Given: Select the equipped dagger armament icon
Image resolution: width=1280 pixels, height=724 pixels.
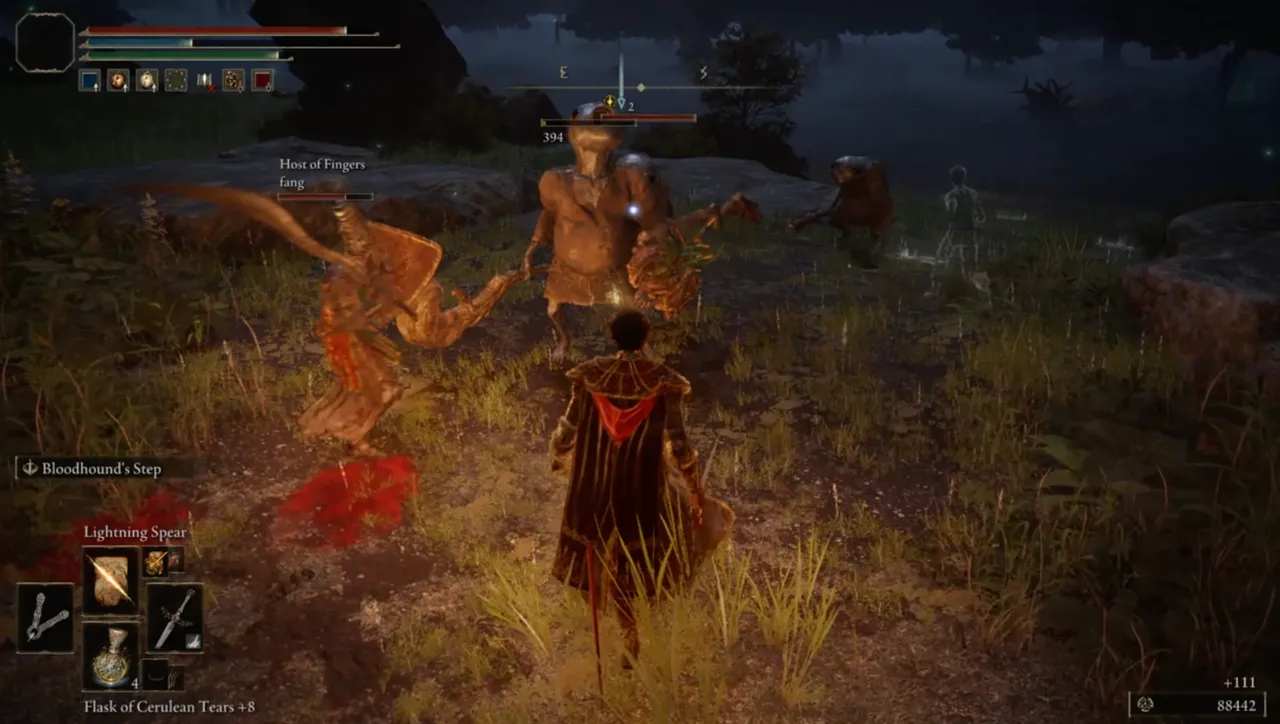Looking at the screenshot, I should point(175,616).
